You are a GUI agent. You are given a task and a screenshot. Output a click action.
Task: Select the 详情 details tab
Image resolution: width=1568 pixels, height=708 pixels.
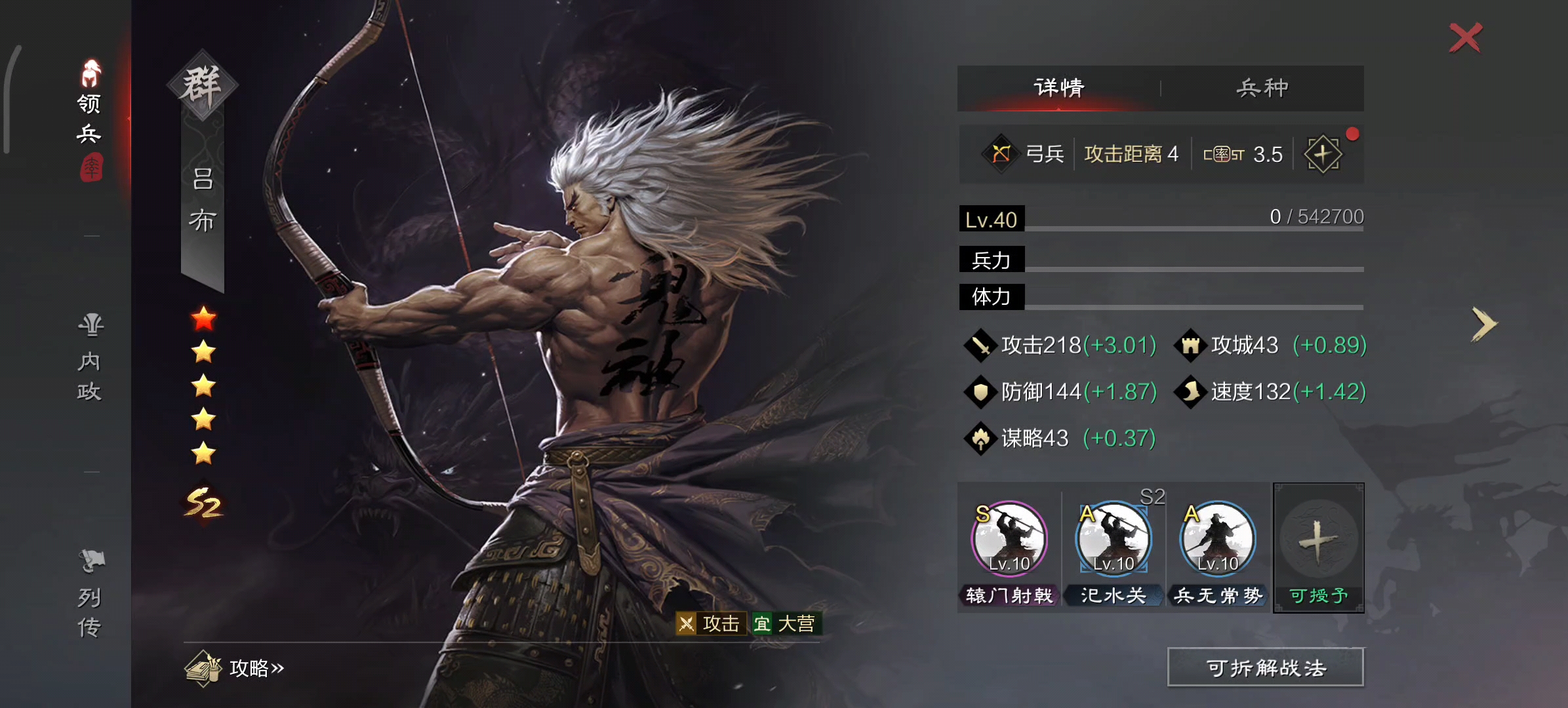tap(1058, 86)
